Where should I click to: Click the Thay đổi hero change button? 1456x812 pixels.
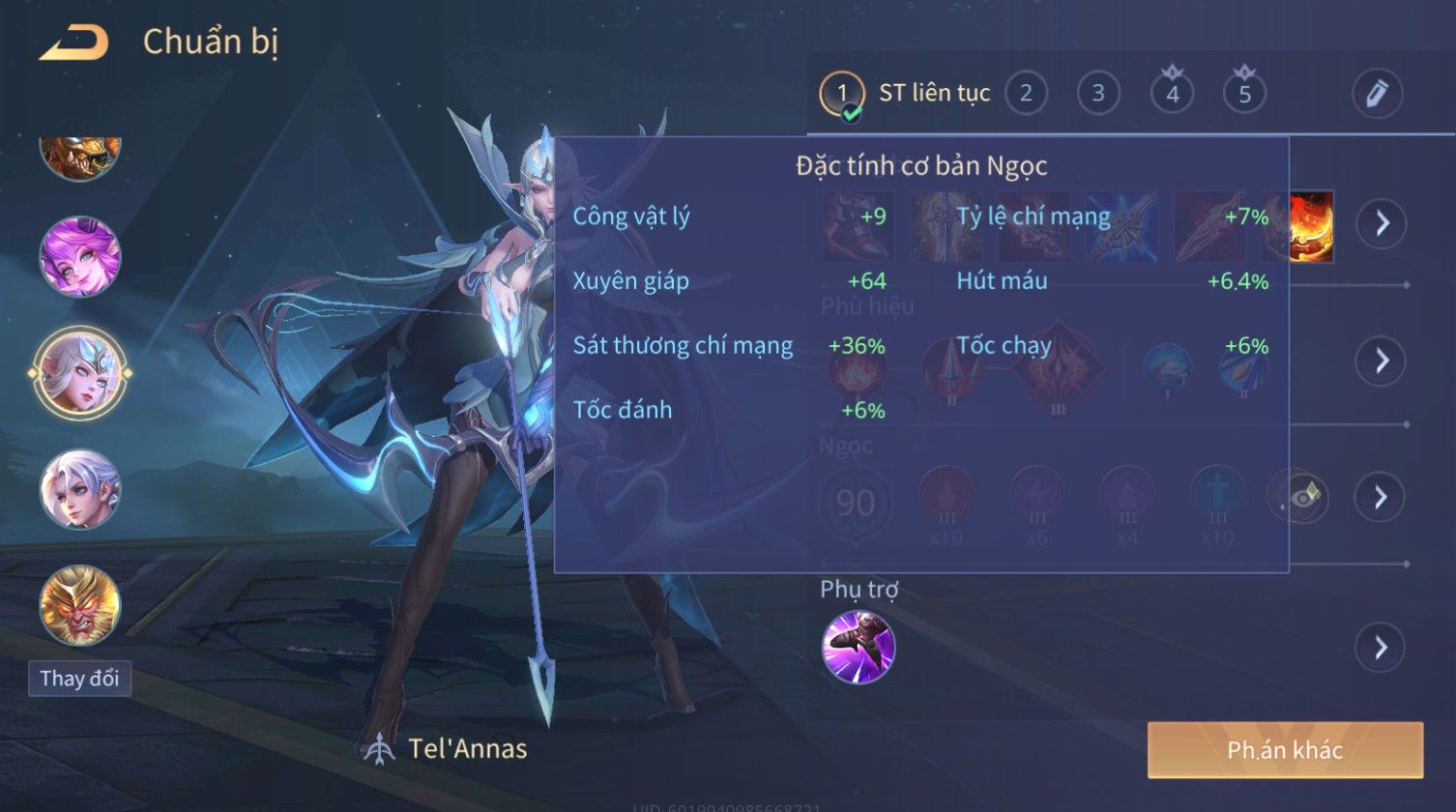click(79, 679)
